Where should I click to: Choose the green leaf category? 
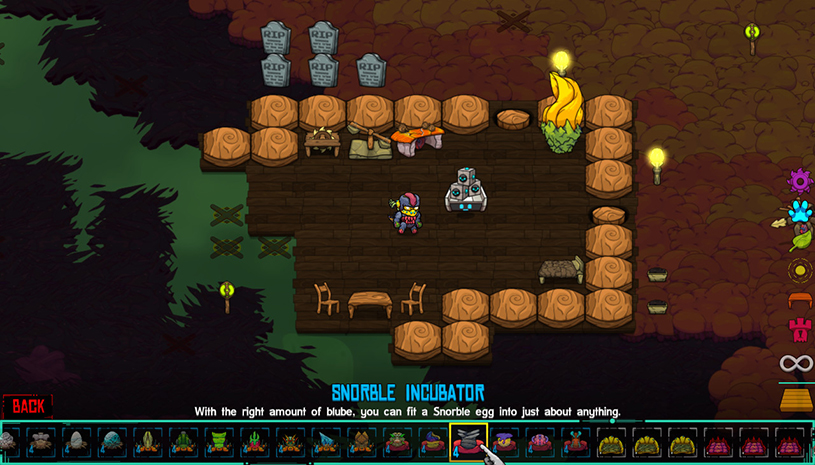point(799,240)
